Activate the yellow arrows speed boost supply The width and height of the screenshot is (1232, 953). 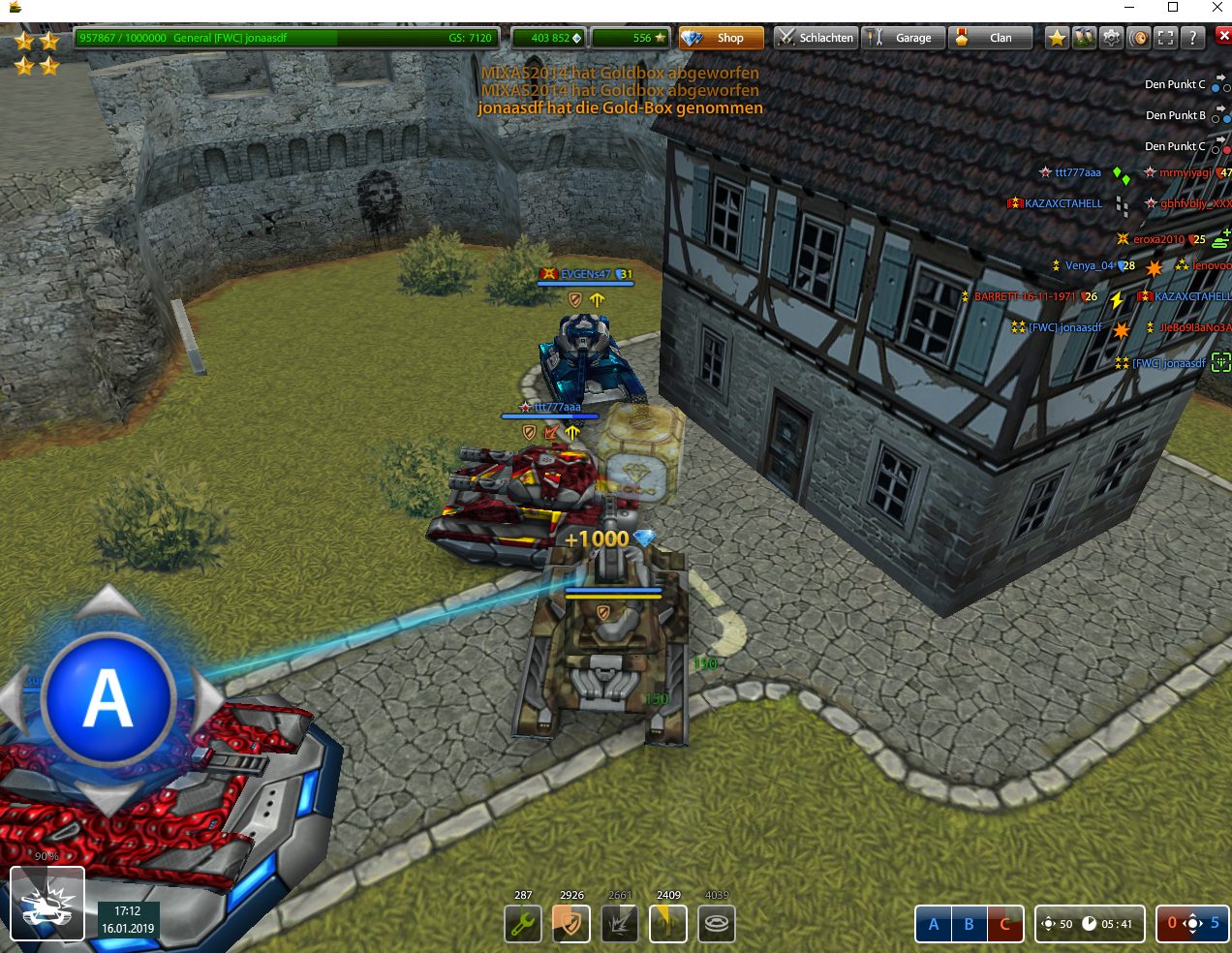(x=668, y=923)
